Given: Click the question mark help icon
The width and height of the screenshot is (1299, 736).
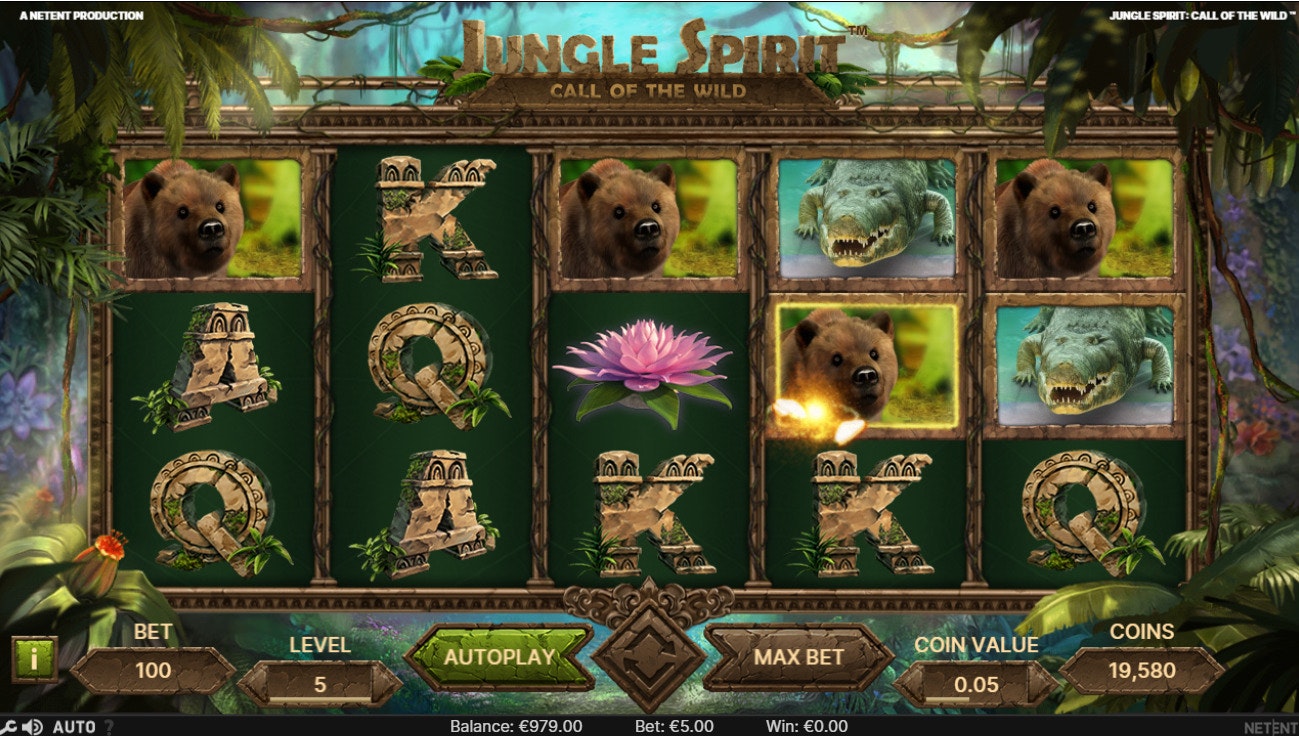Looking at the screenshot, I should point(108,727).
